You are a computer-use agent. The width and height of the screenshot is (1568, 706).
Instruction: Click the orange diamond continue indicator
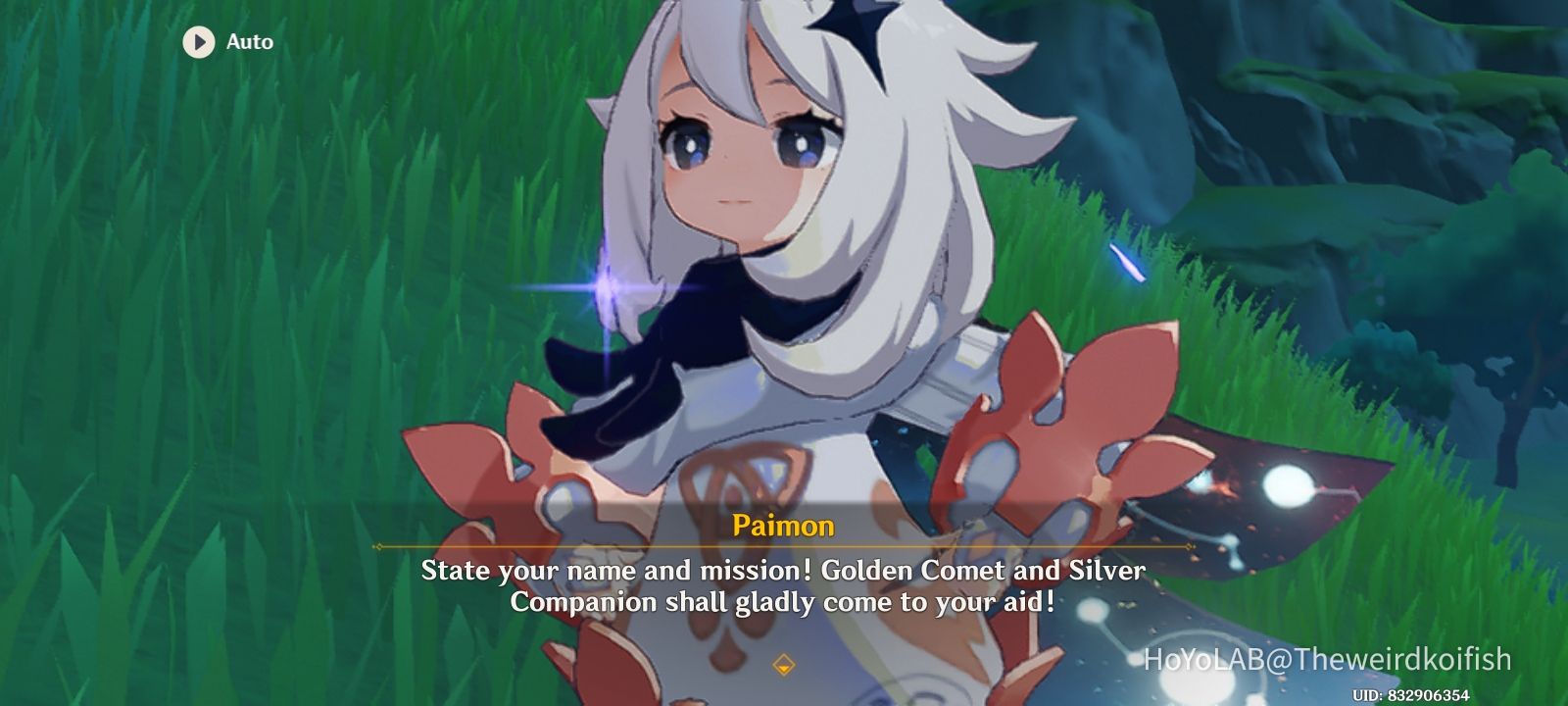(783, 663)
